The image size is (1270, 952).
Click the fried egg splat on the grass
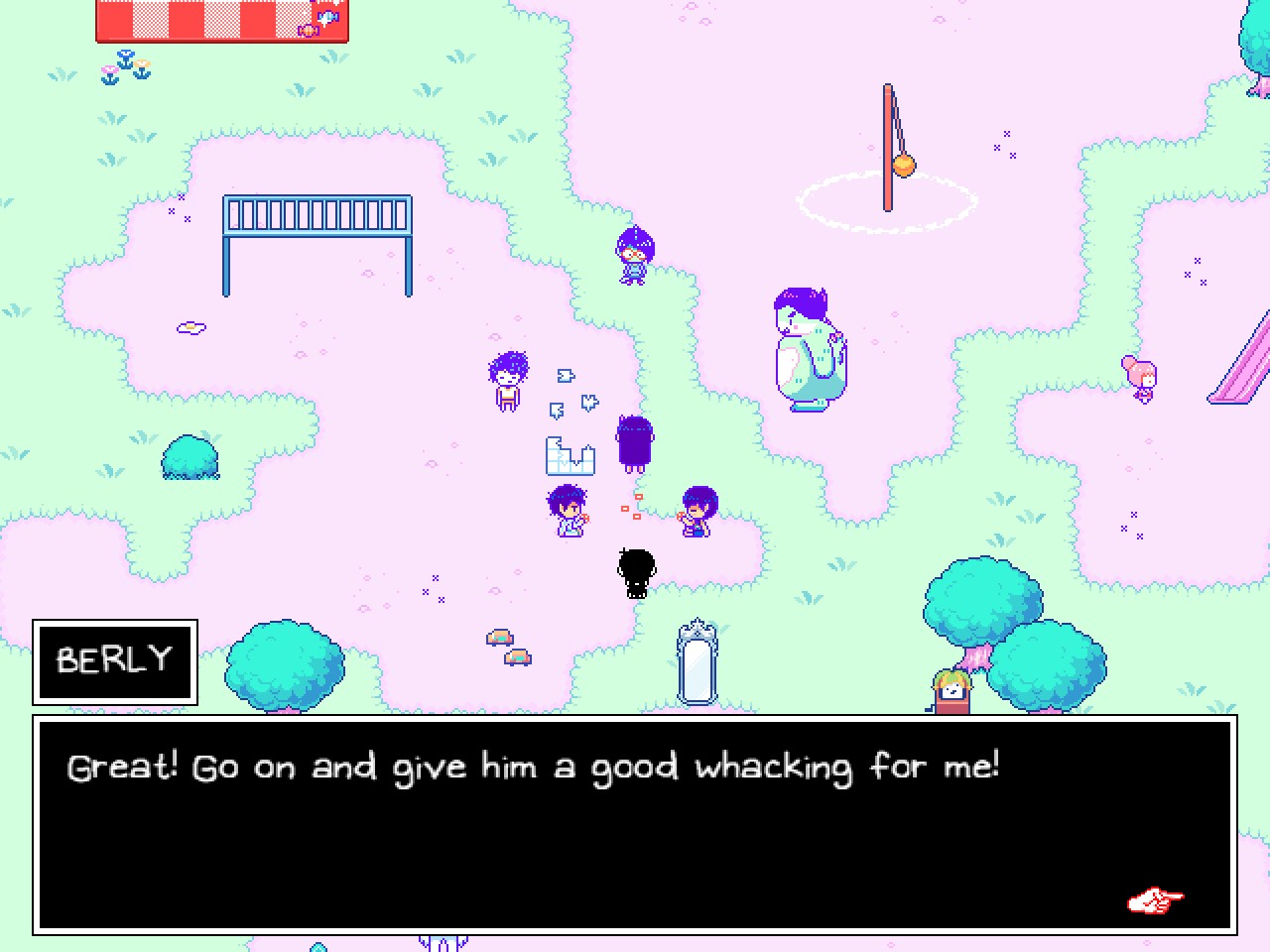pos(190,327)
